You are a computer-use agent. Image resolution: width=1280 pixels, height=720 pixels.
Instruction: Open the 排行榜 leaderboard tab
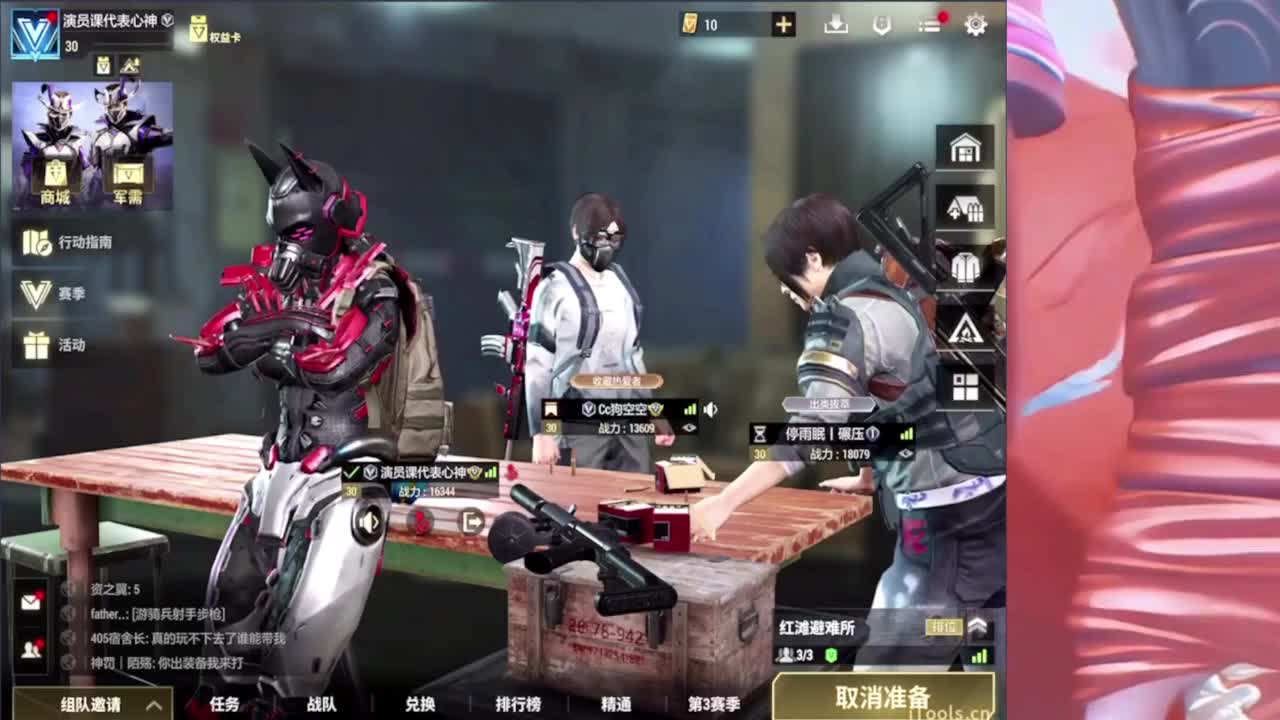(520, 704)
